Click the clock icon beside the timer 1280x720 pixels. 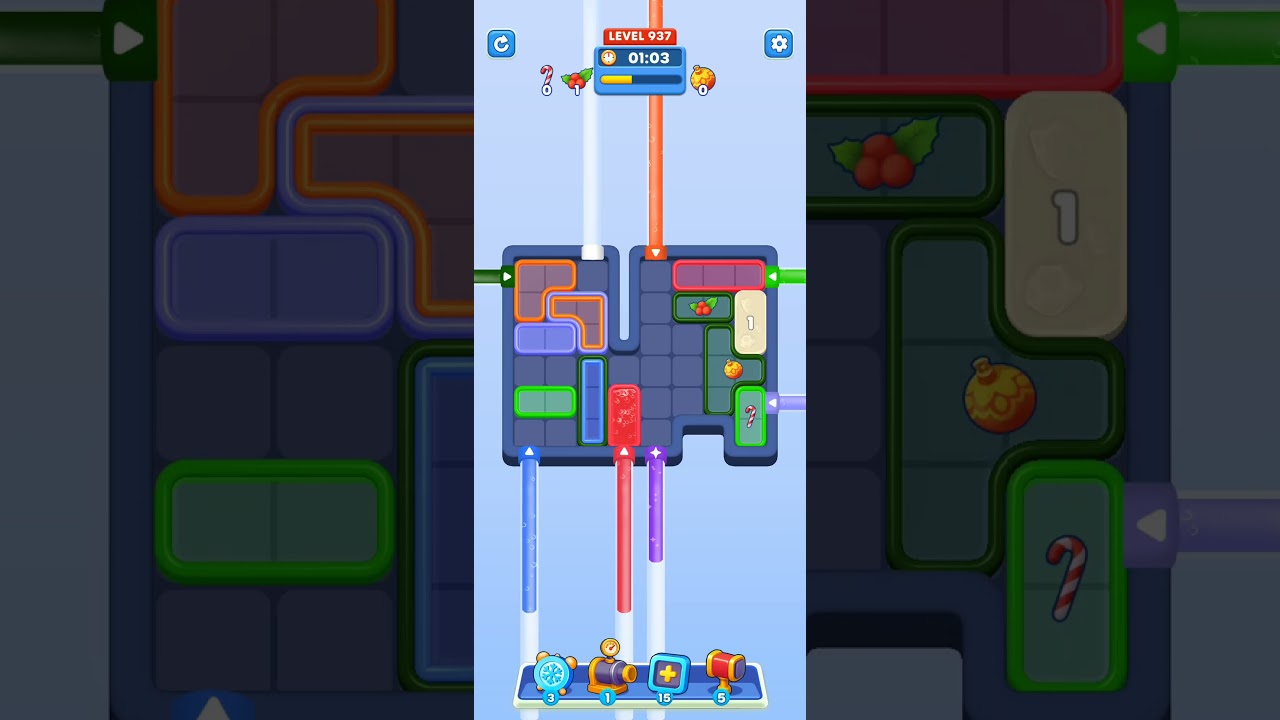pos(610,58)
